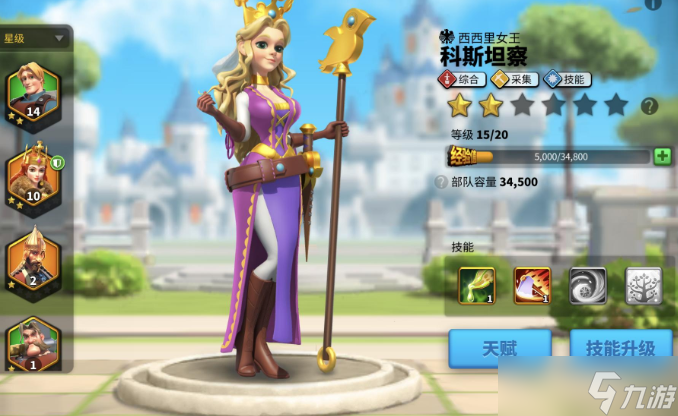Screen dimensions: 678x416
Task: View the red axe skill icon
Action: pyautogui.click(x=532, y=286)
